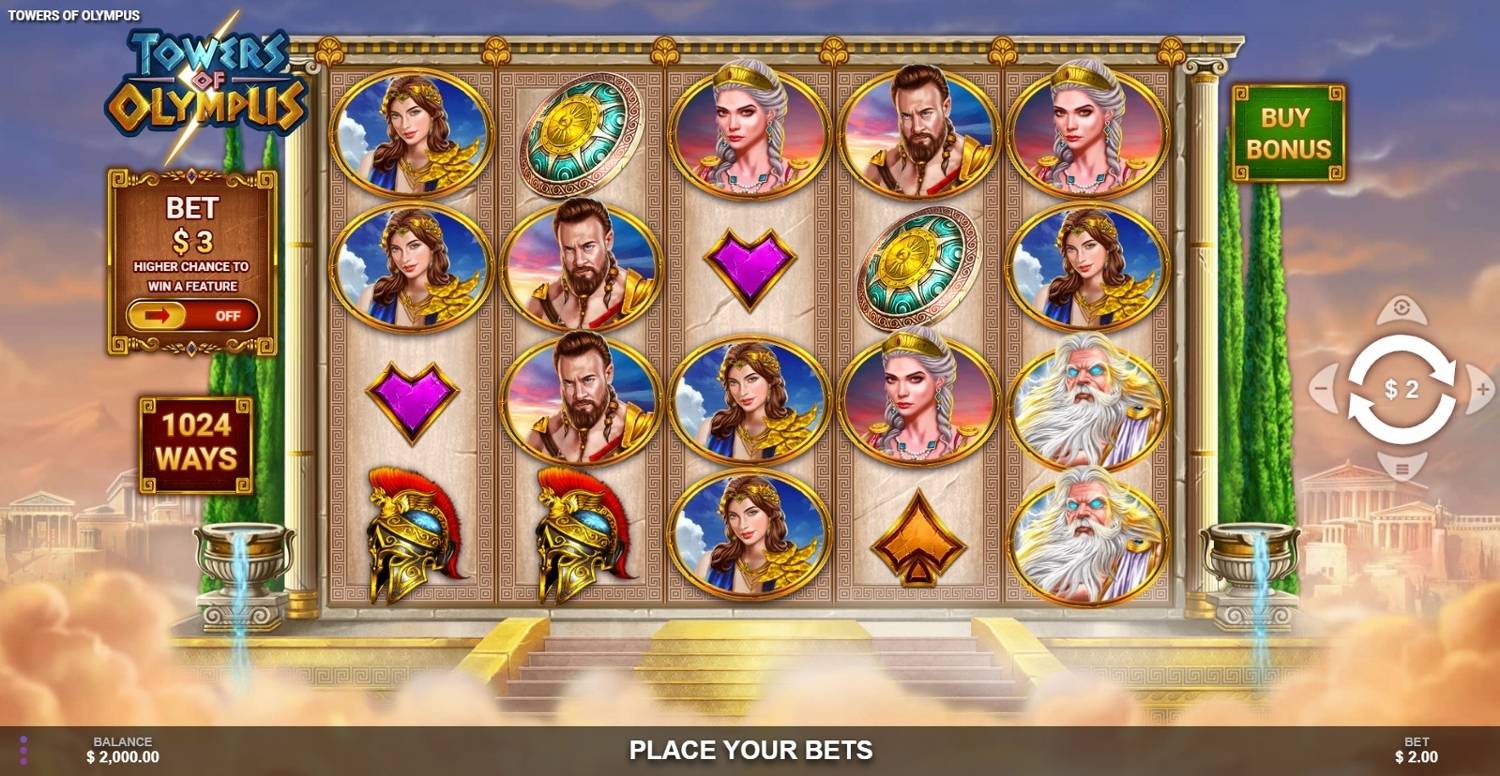Open the three purple dots options menu

tap(23, 750)
